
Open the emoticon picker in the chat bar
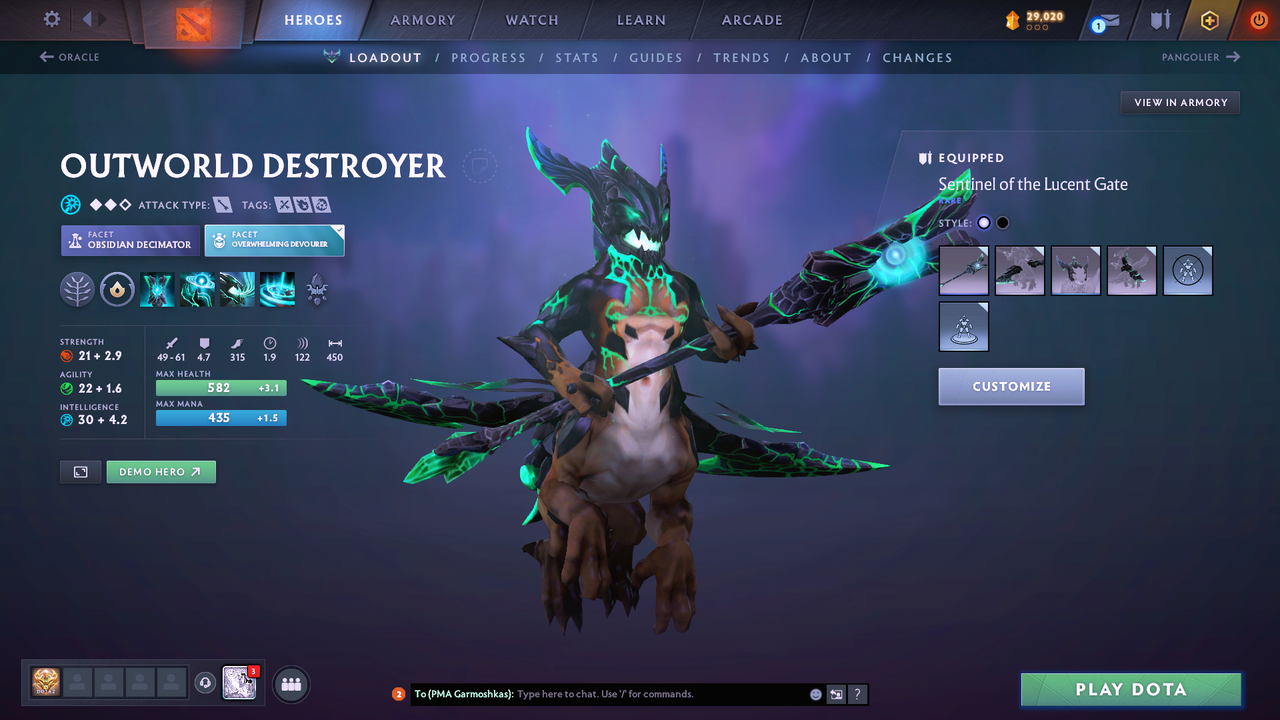click(815, 693)
